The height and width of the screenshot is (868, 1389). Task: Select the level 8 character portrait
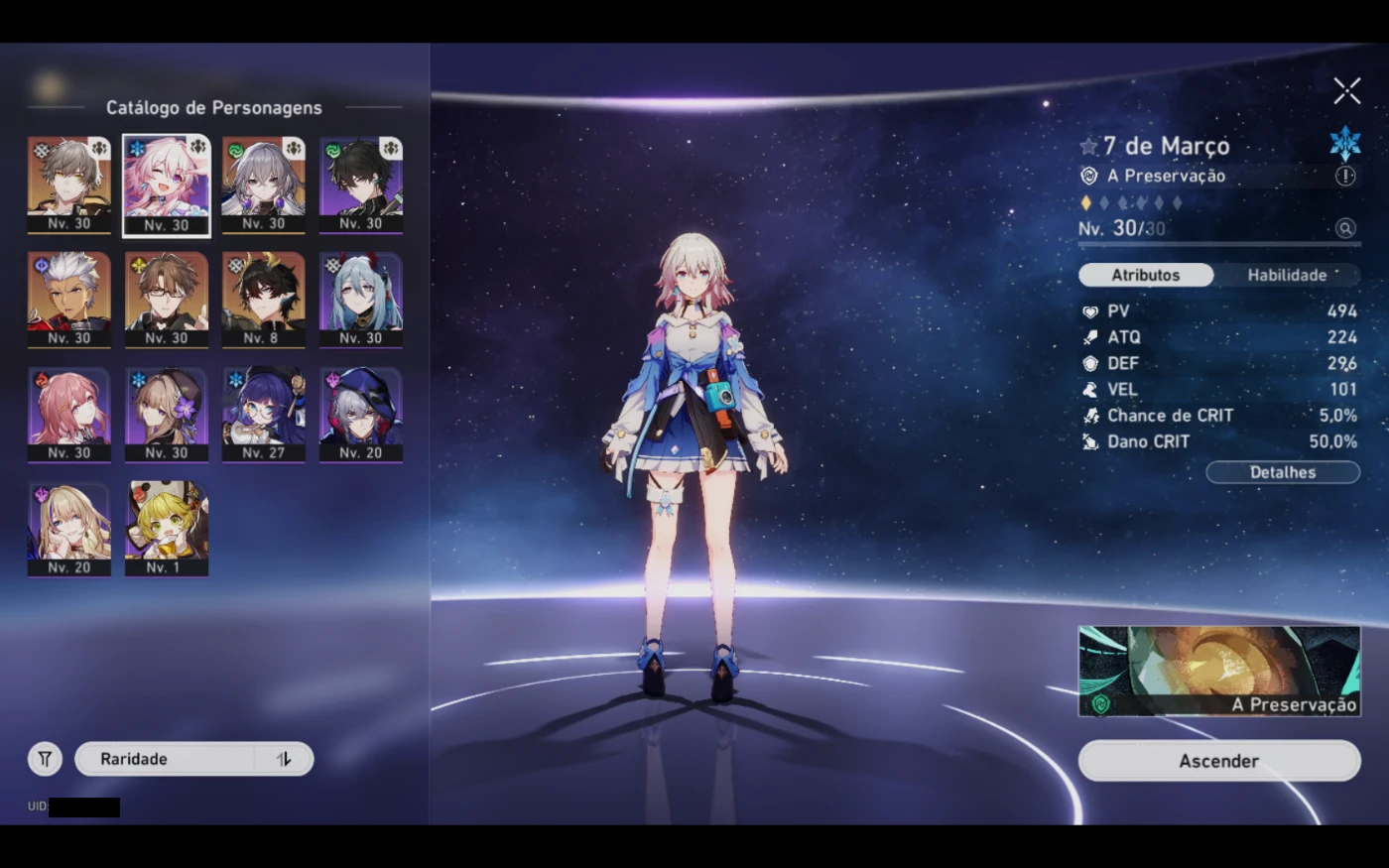(264, 299)
